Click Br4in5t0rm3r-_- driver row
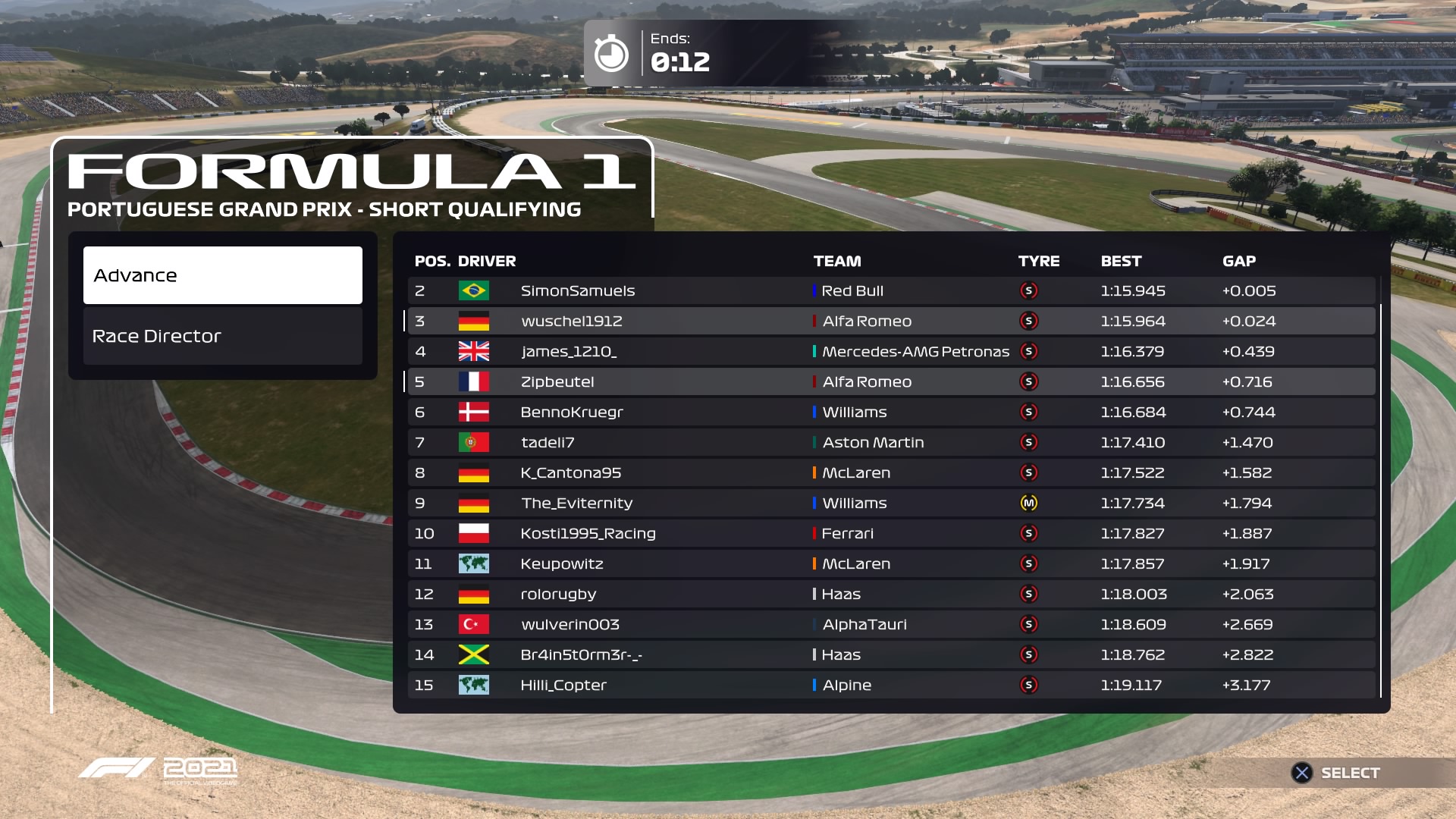1456x819 pixels. [x=891, y=654]
